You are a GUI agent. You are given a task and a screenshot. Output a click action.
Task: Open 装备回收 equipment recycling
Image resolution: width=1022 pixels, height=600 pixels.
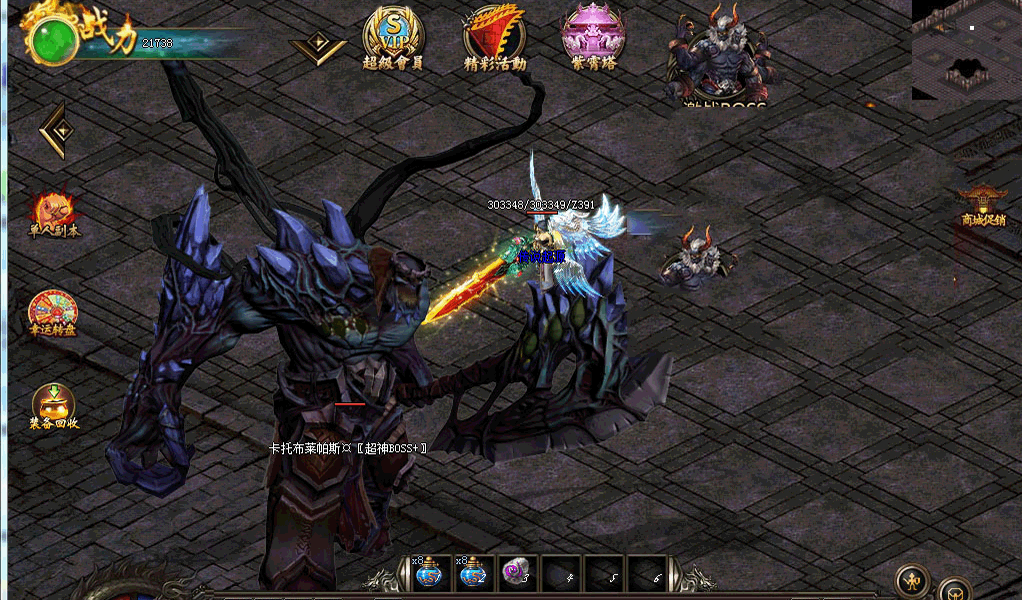pos(53,407)
